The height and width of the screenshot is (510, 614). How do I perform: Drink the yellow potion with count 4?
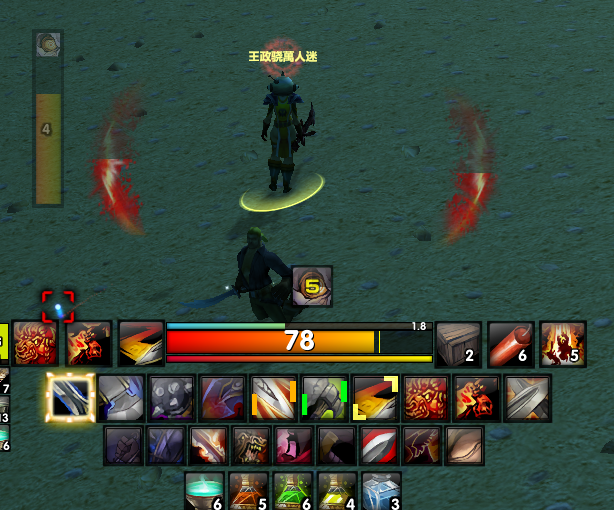click(337, 492)
